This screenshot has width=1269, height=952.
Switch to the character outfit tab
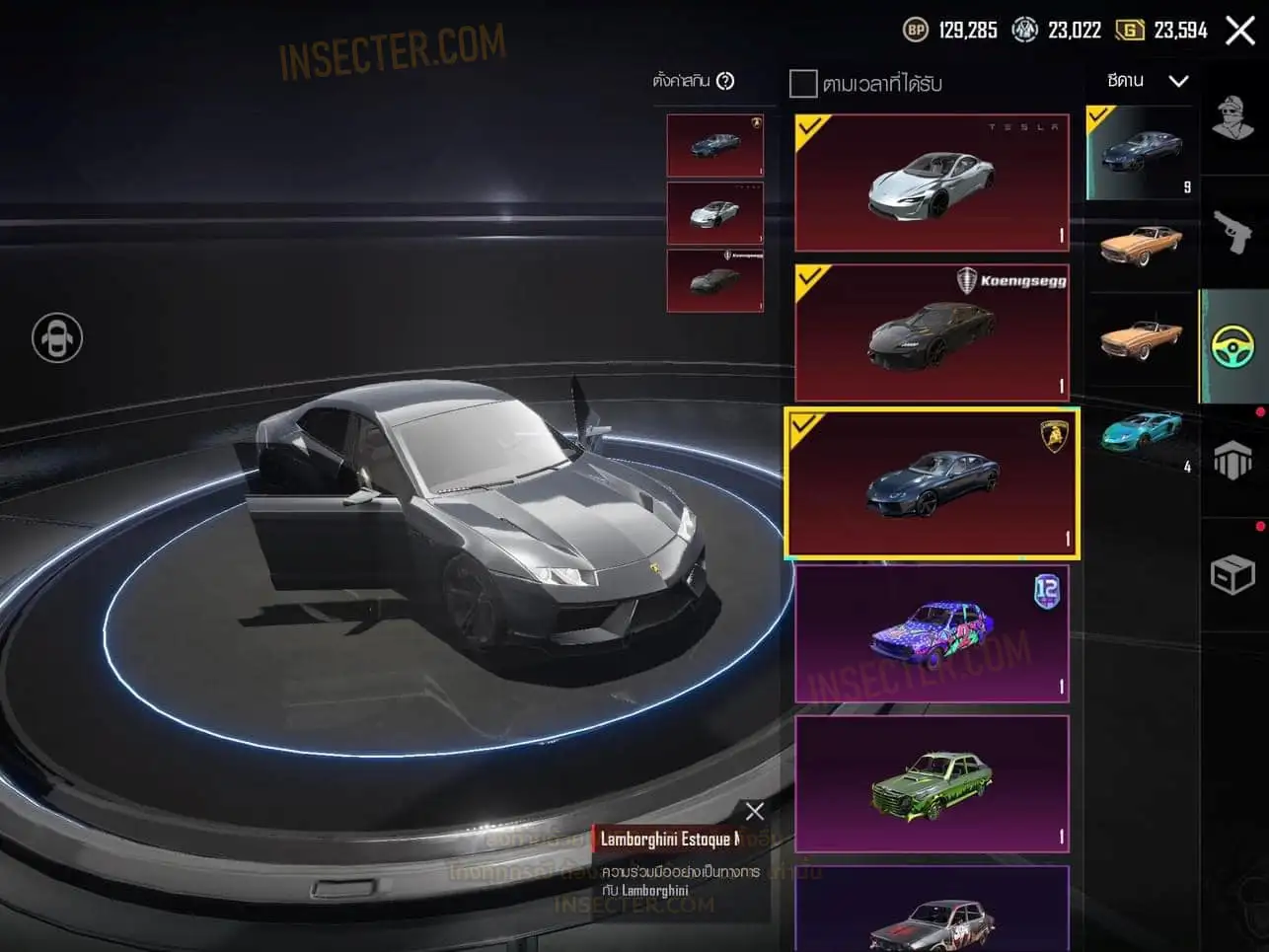[1232, 119]
